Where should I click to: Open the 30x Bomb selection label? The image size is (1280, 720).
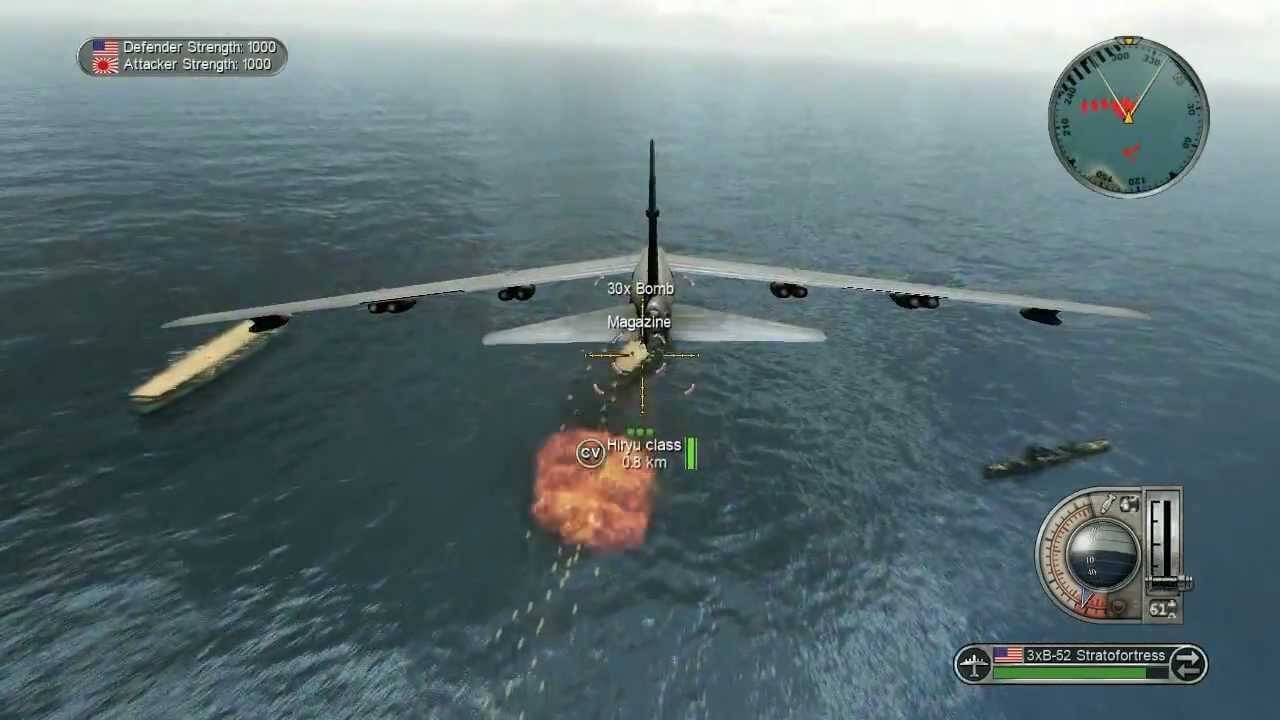pyautogui.click(x=640, y=288)
